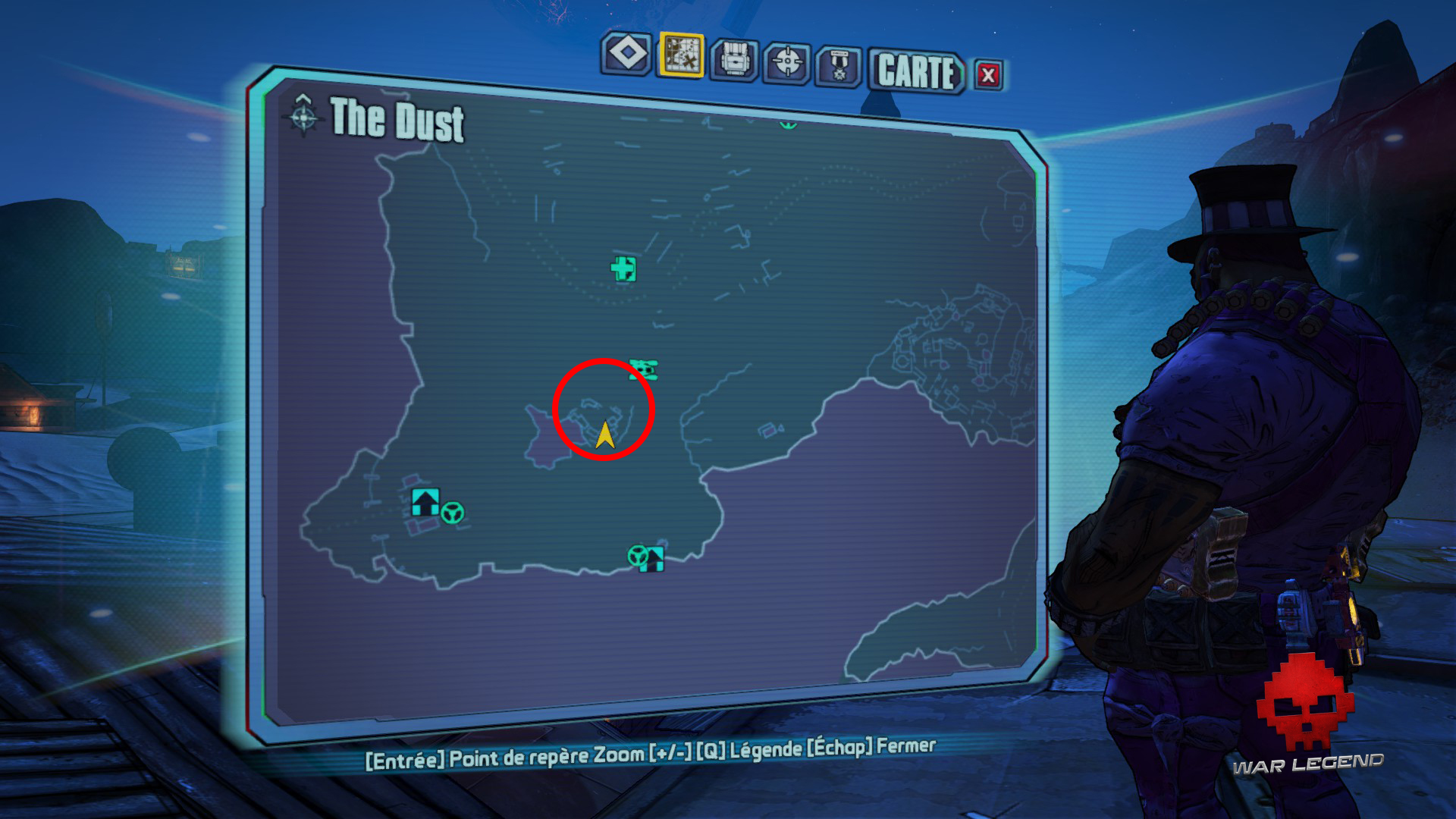Open the backpack inventory icon
This screenshot has height=819, width=1456.
coord(735,58)
